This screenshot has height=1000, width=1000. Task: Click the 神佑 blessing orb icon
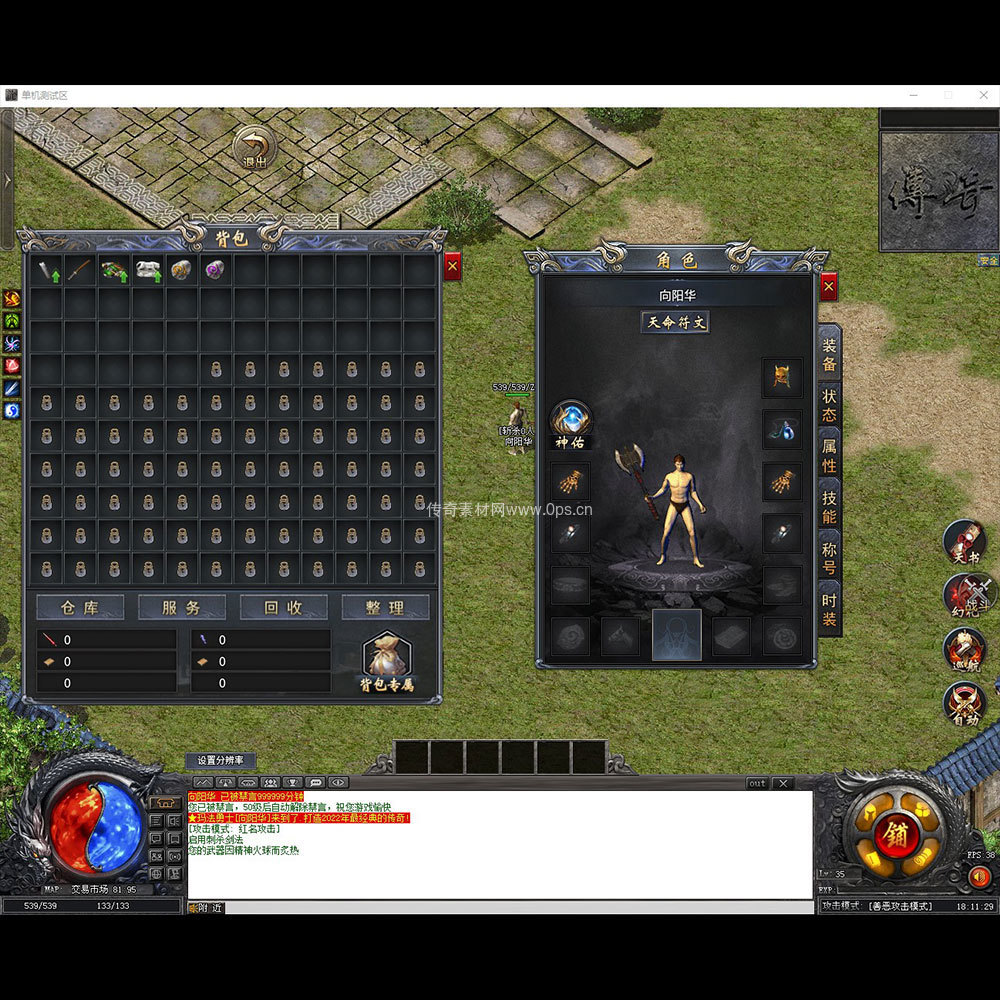pyautogui.click(x=570, y=422)
